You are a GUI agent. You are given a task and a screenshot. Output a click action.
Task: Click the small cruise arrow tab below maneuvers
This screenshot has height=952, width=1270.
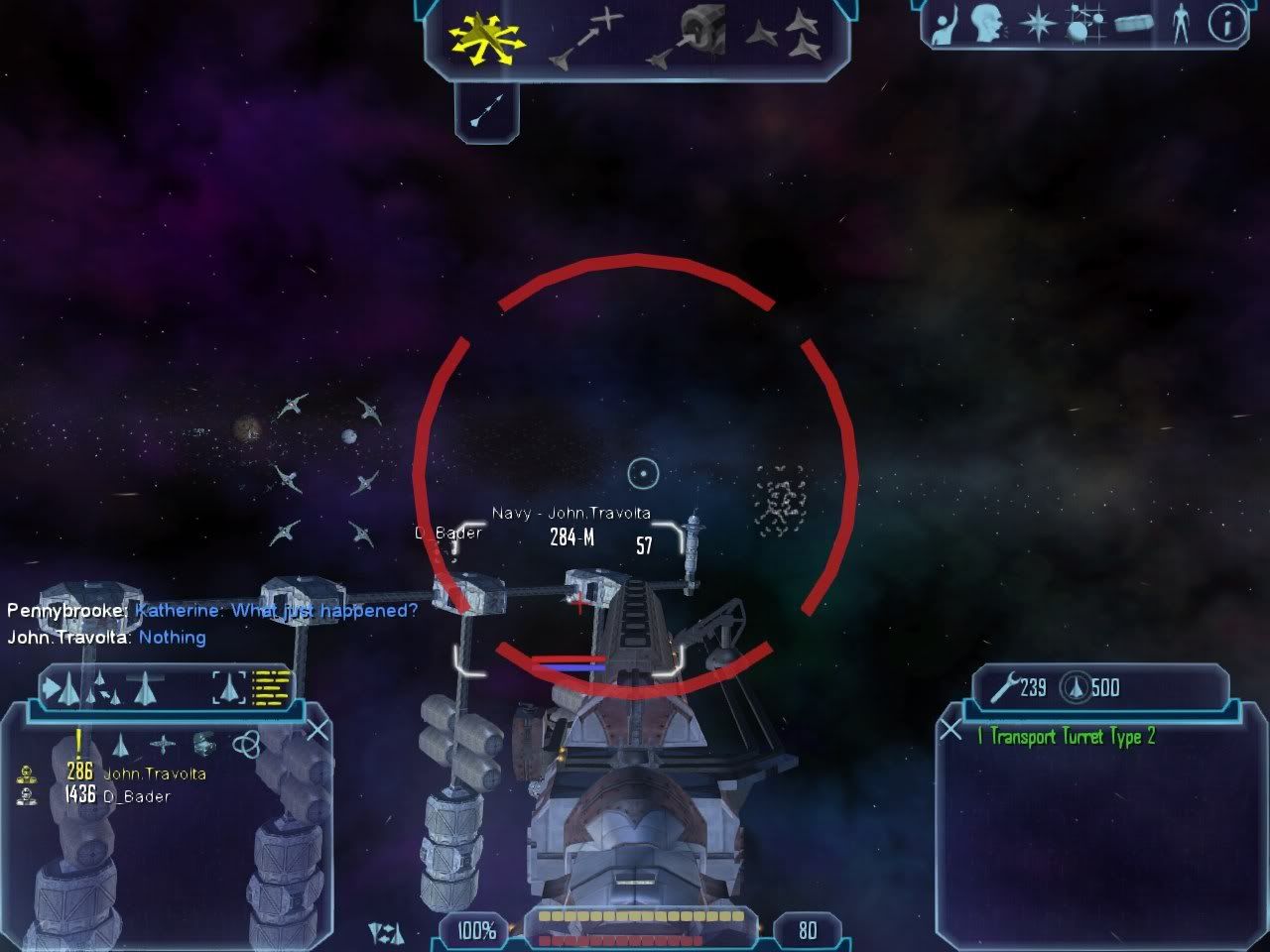[x=486, y=111]
